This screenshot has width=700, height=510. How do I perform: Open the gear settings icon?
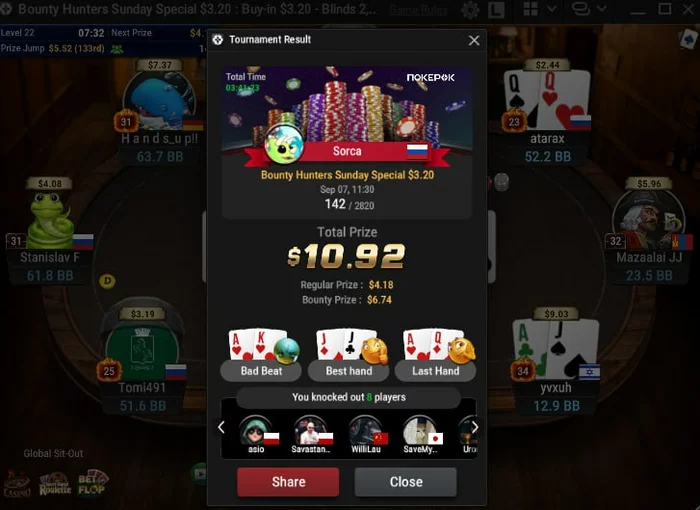(470, 10)
